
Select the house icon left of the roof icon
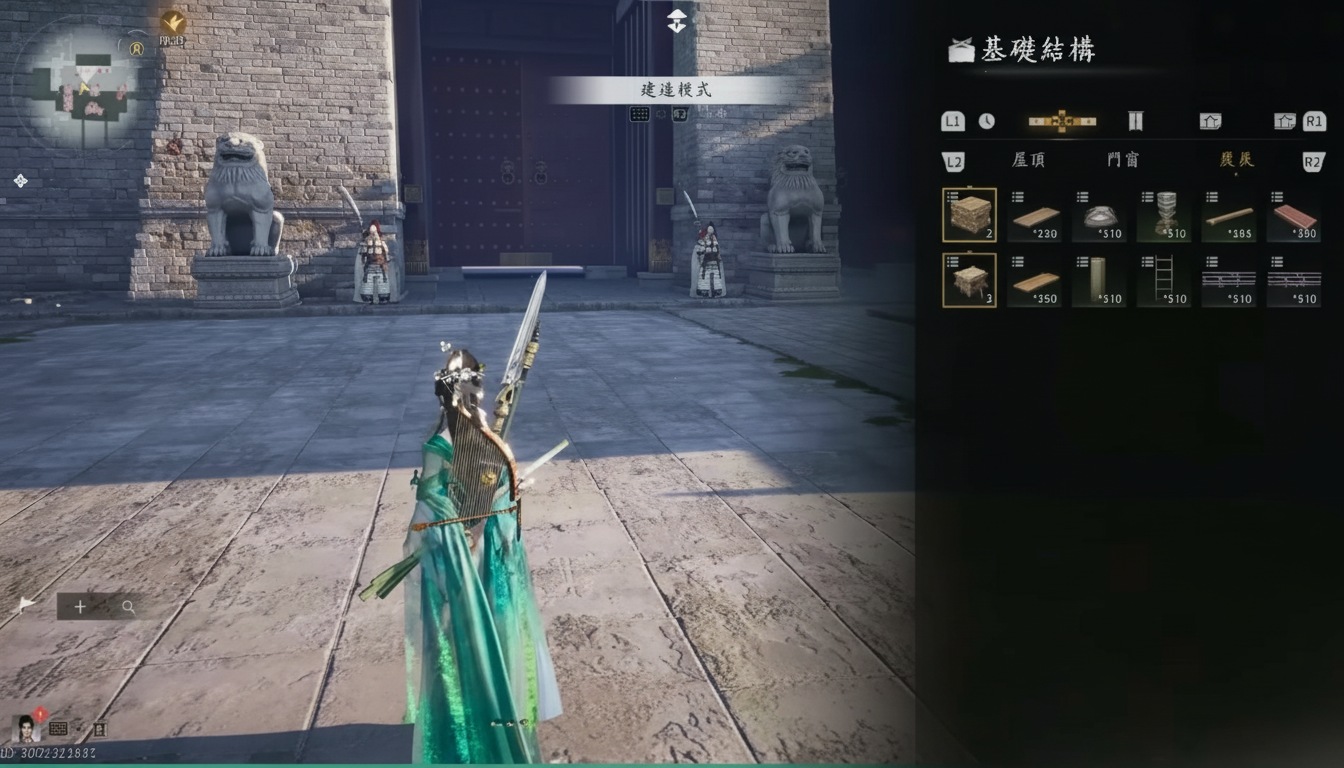[1212, 120]
